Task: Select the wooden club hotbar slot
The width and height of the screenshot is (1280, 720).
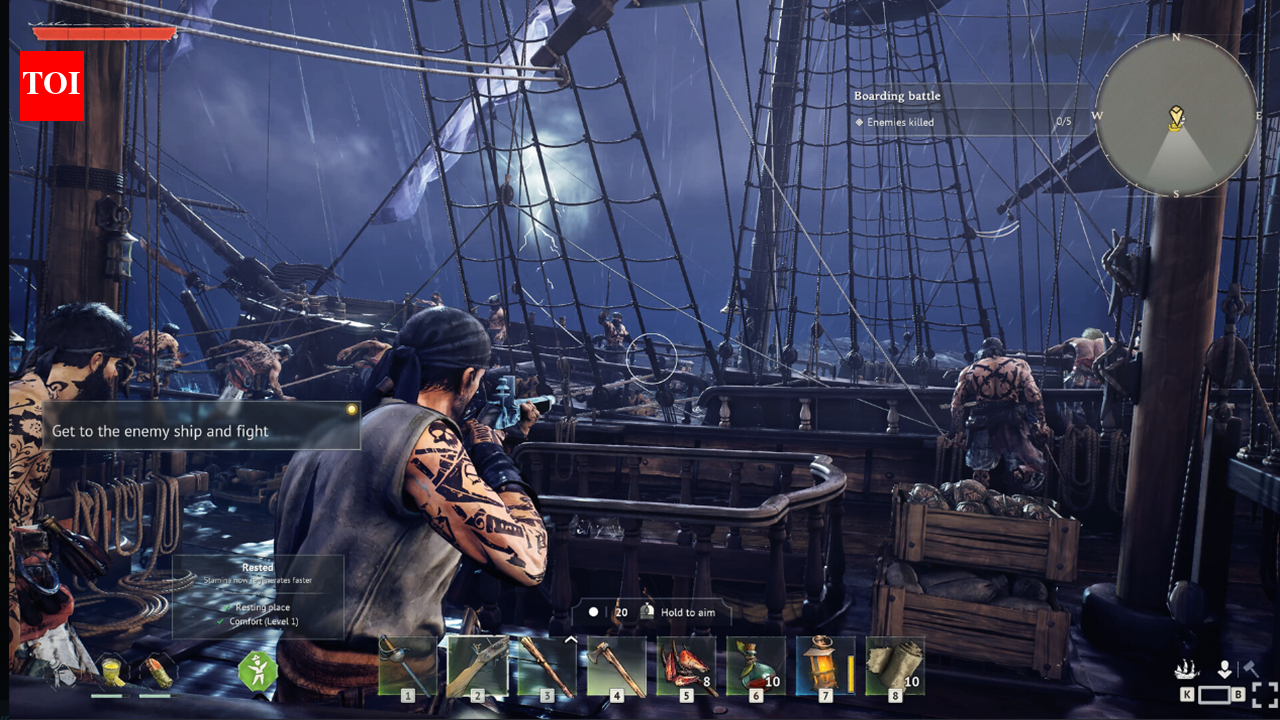Action: 547,665
